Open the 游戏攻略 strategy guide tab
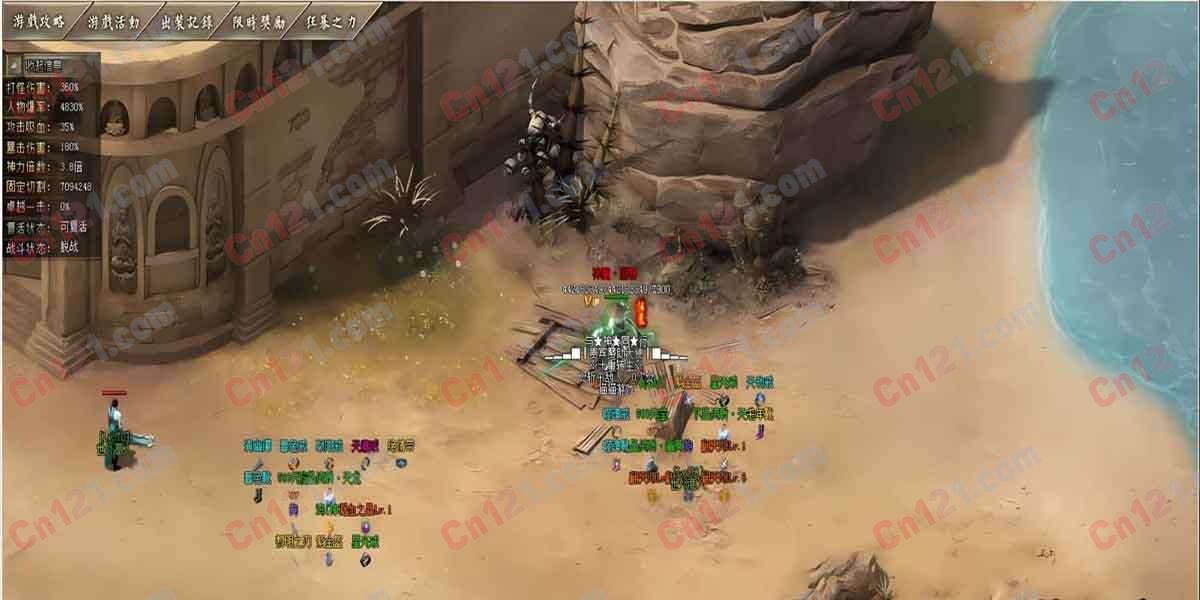The height and width of the screenshot is (600, 1200). (38, 19)
